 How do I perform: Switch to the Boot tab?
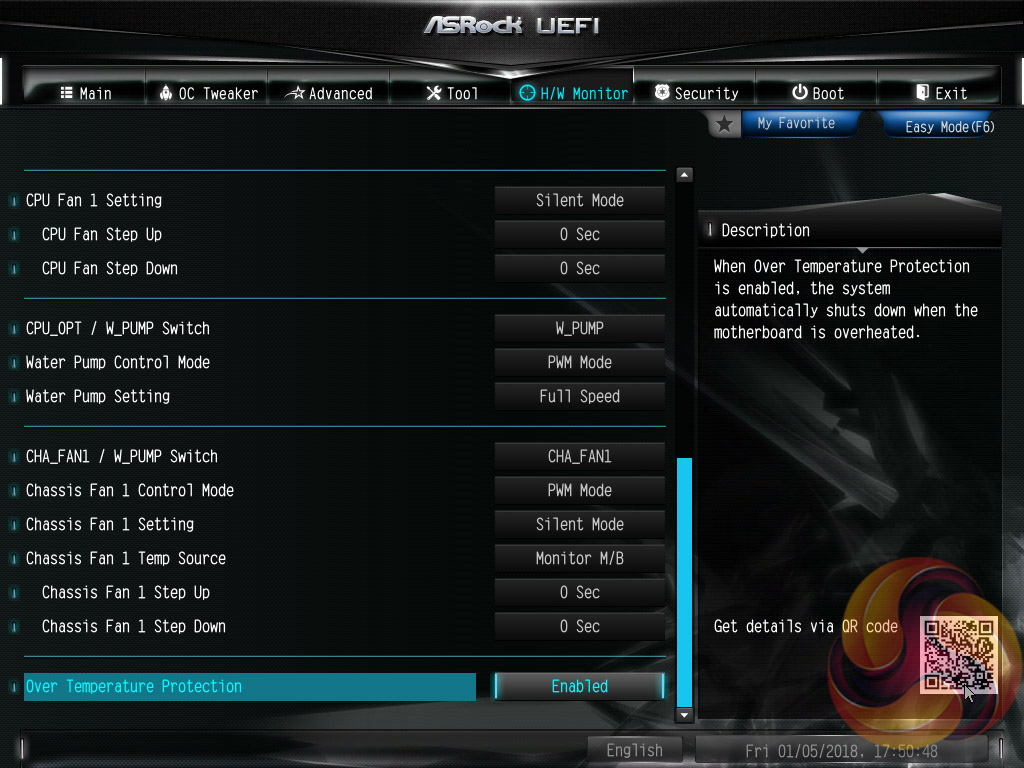[x=817, y=93]
